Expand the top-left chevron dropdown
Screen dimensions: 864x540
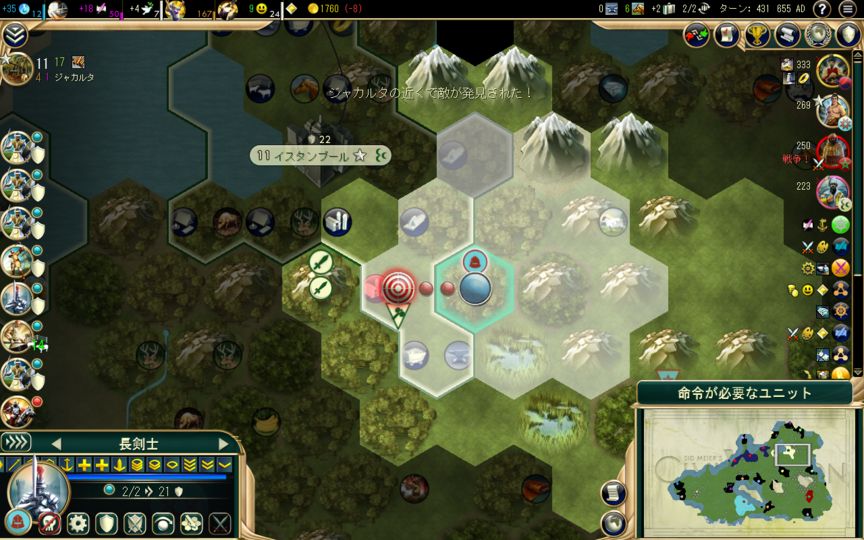coord(15,37)
